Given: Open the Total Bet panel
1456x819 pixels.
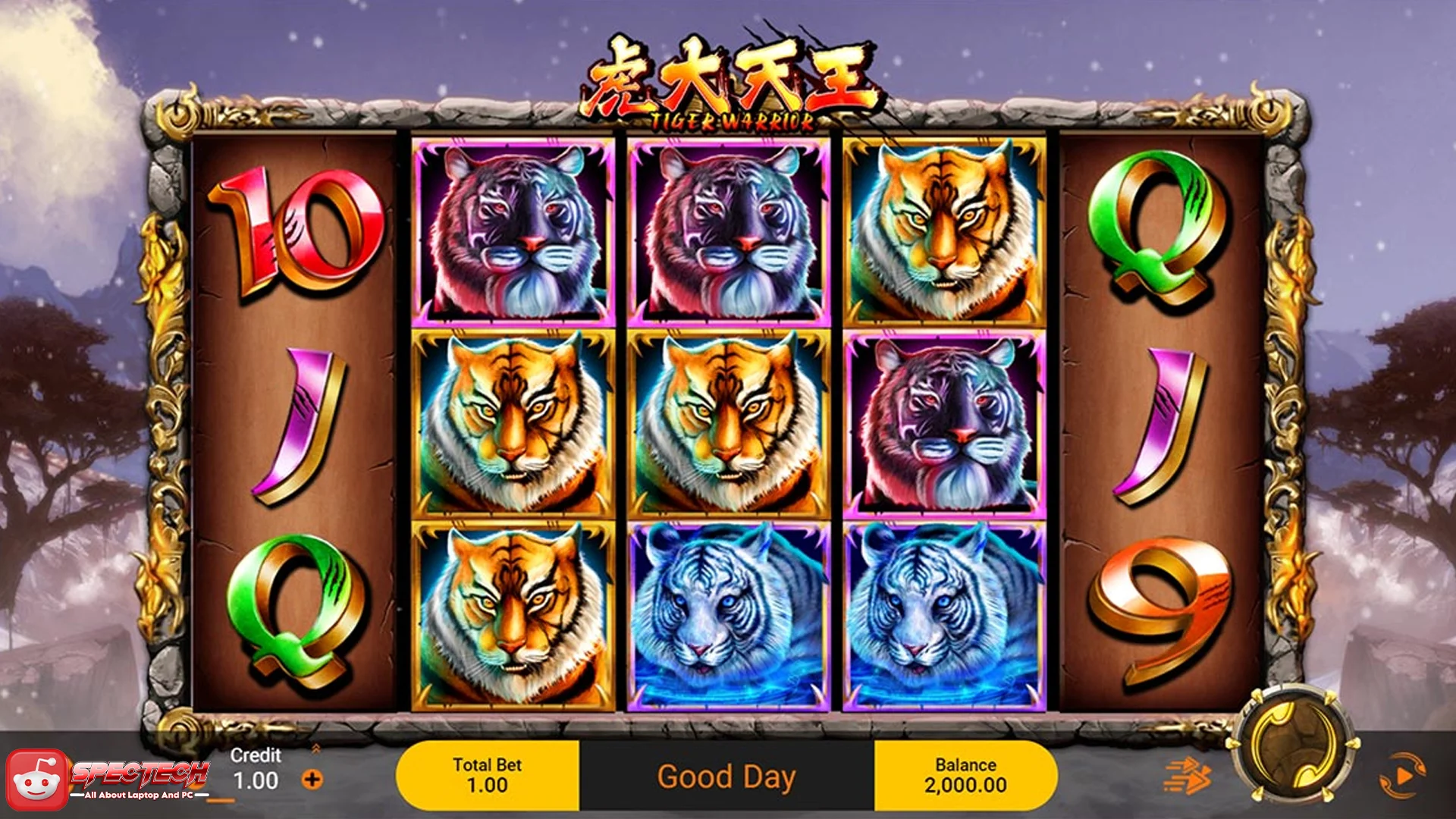Looking at the screenshot, I should pyautogui.click(x=488, y=773).
